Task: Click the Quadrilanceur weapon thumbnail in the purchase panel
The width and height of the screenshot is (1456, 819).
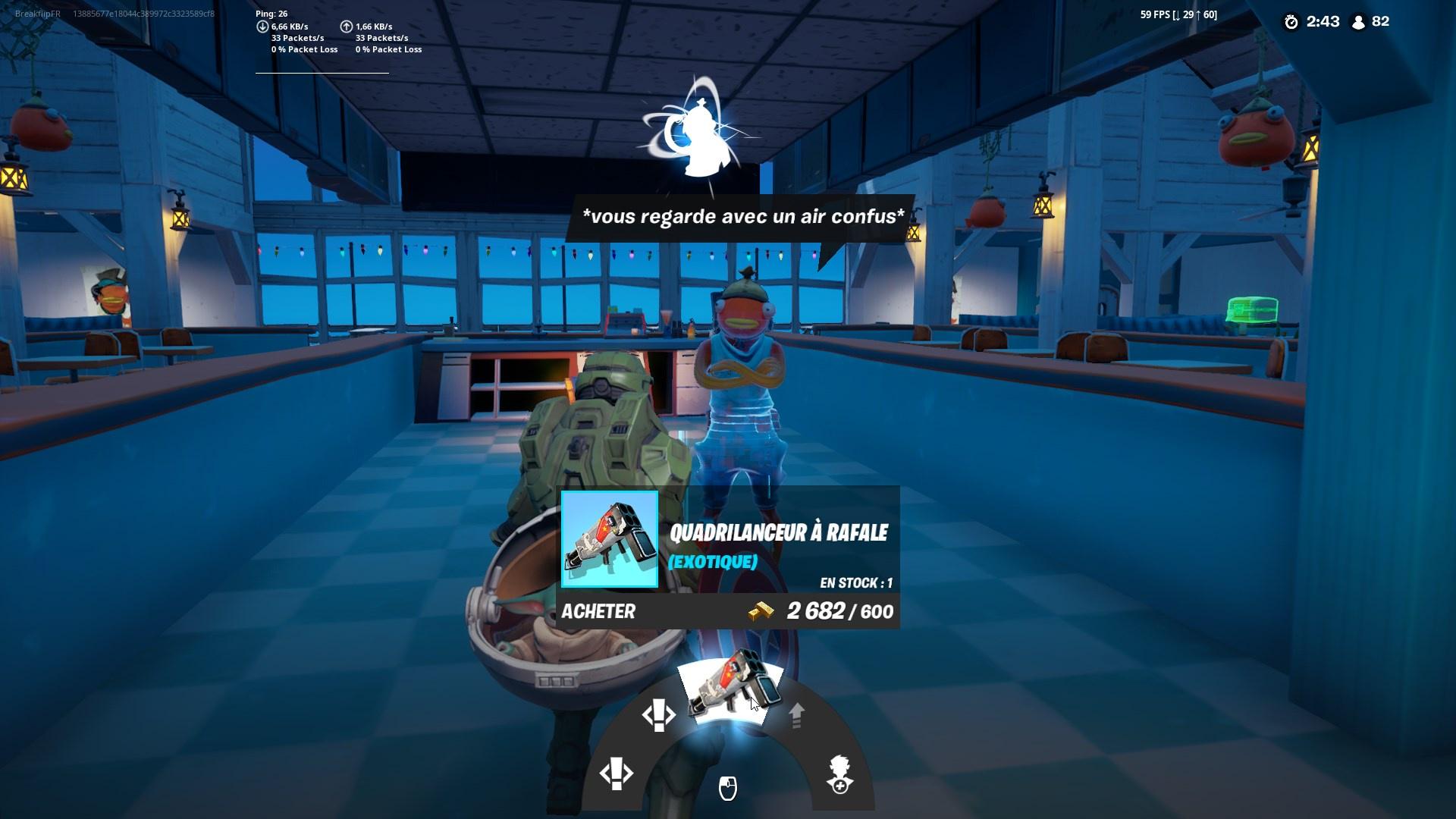Action: point(610,538)
